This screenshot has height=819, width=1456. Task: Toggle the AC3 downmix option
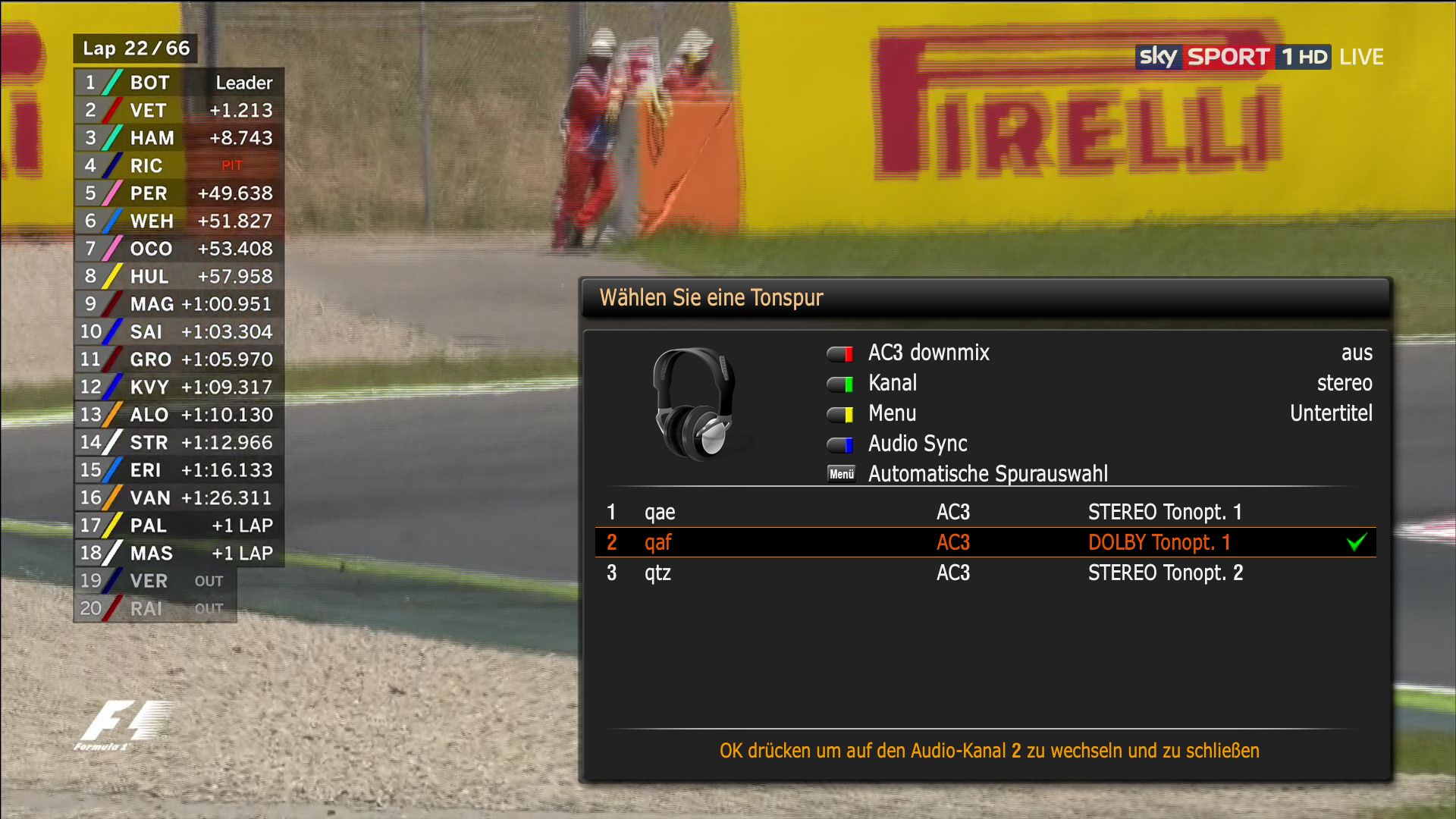(x=928, y=353)
